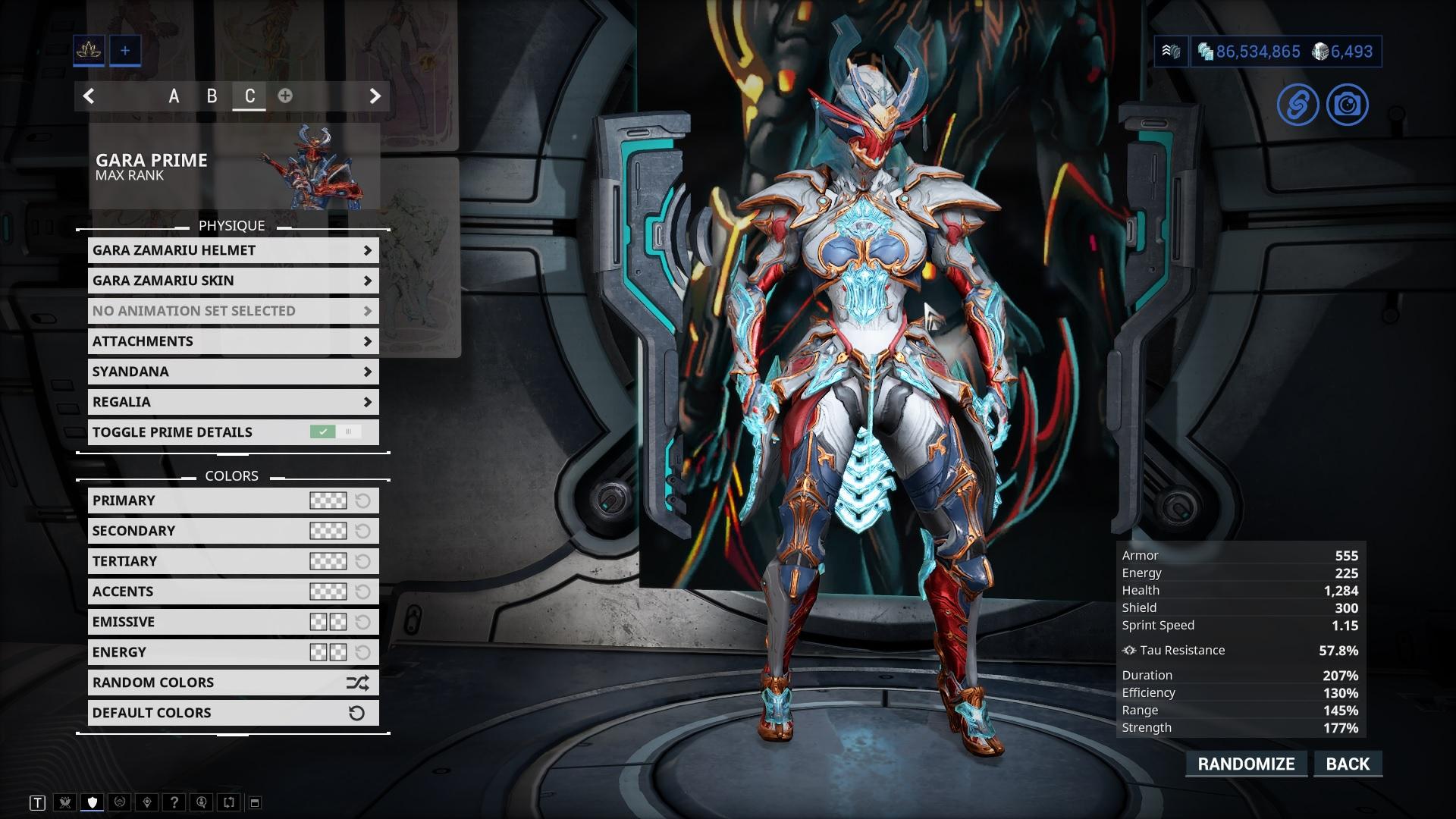This screenshot has width=1456, height=819.
Task: Restore Default Colors
Action: click(x=233, y=713)
